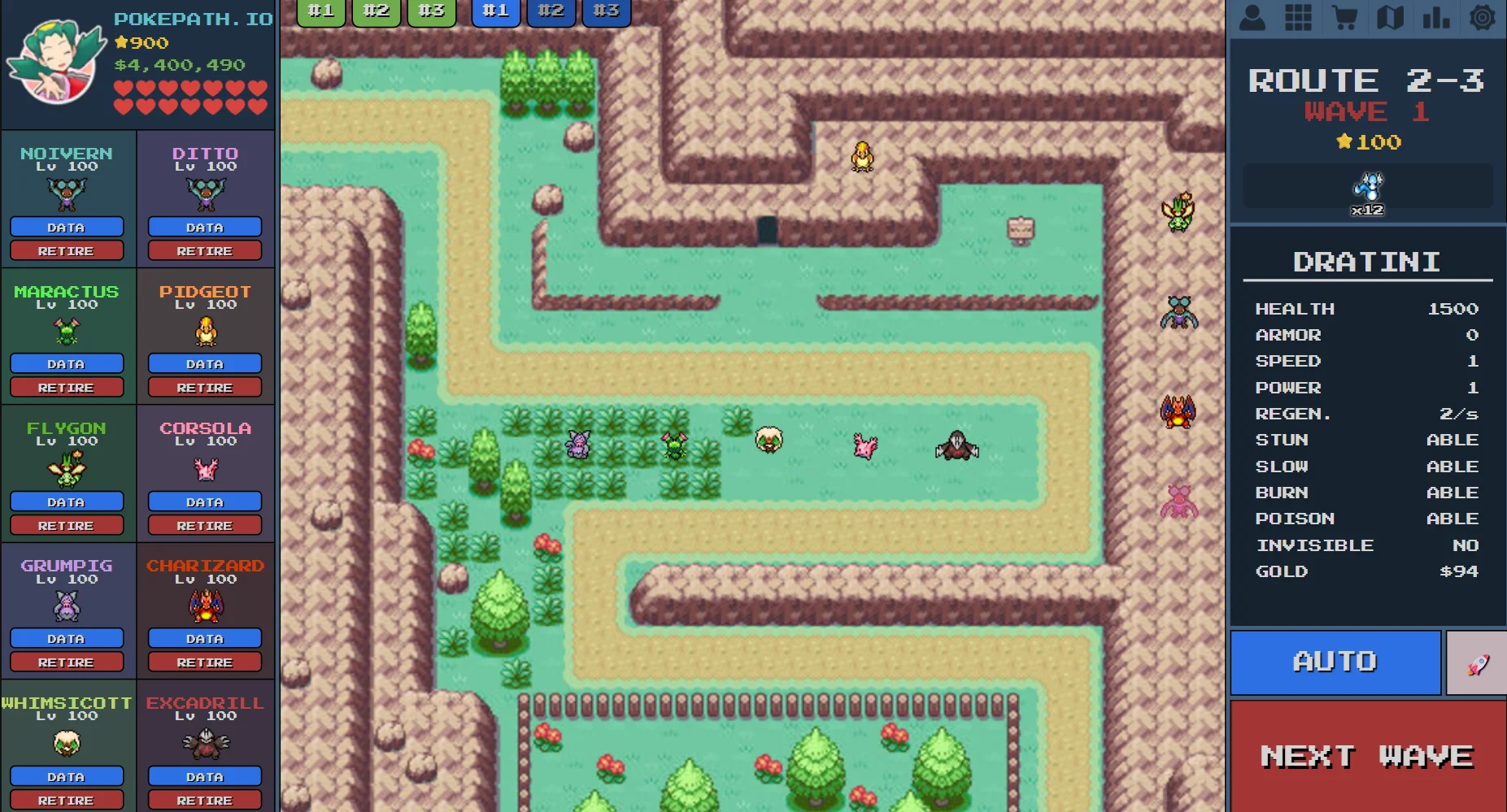
Task: Open the Pokemon grid selection icon
Action: click(x=1299, y=16)
